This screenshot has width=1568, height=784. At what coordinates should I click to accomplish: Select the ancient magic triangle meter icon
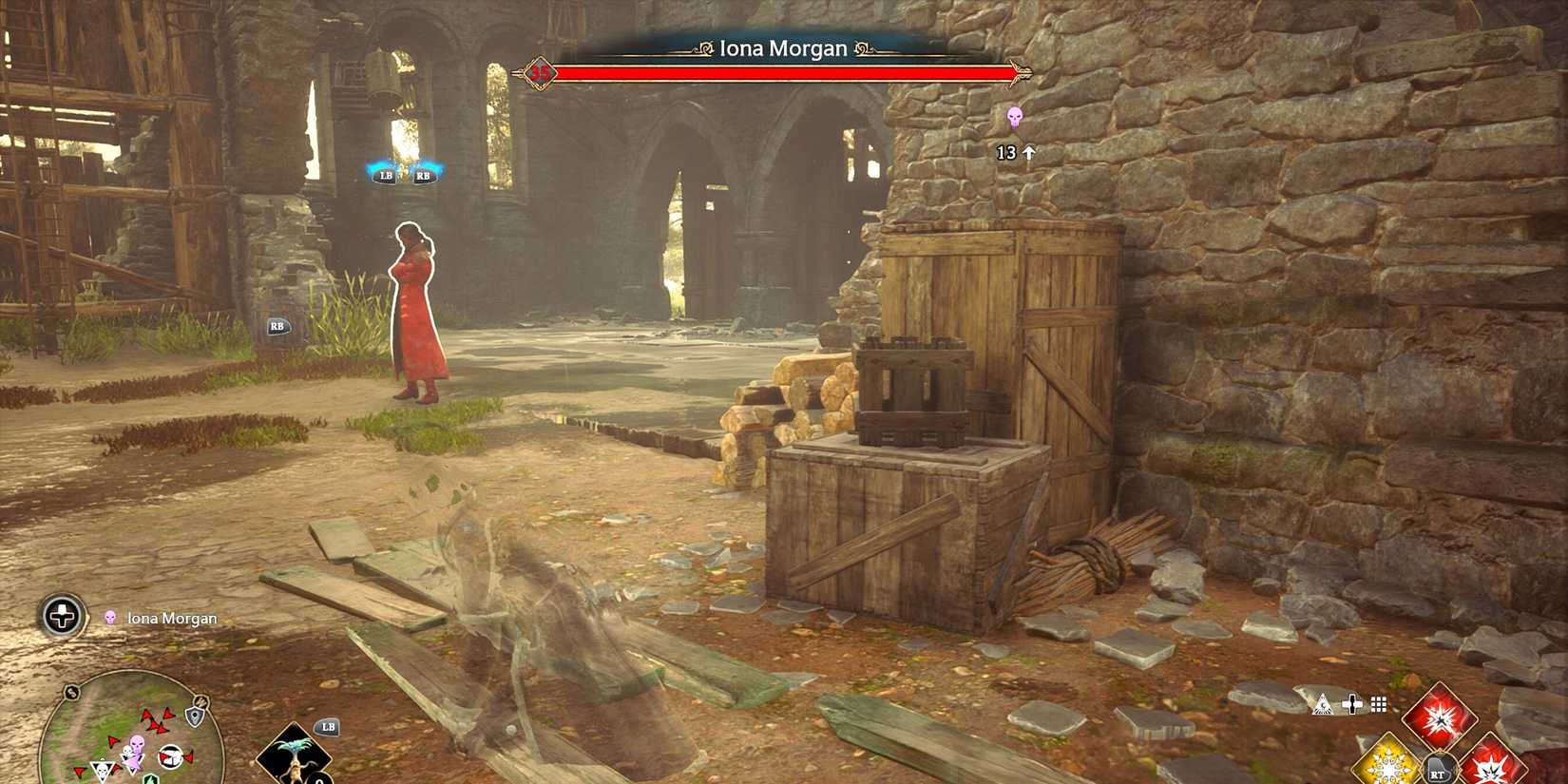1322,705
